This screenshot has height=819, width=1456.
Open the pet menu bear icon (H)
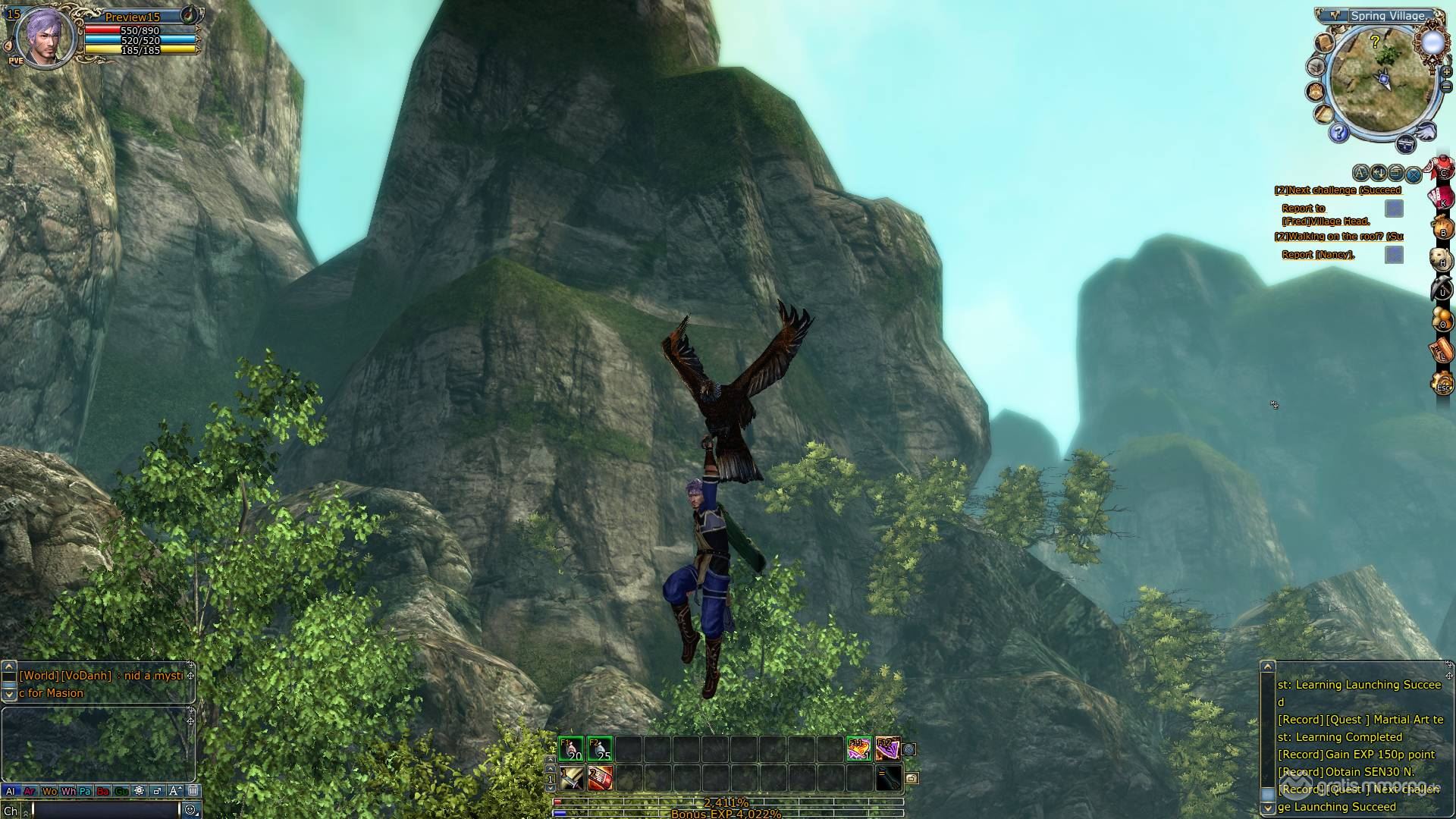pyautogui.click(x=1442, y=260)
